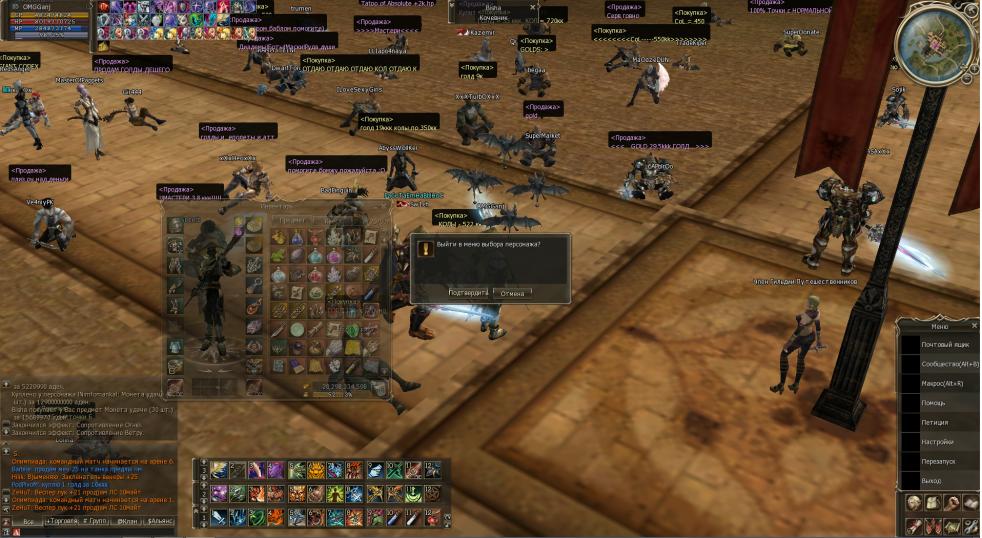Open Настройки from the menu
Image resolution: width=982 pixels, height=538 pixels.
click(937, 441)
